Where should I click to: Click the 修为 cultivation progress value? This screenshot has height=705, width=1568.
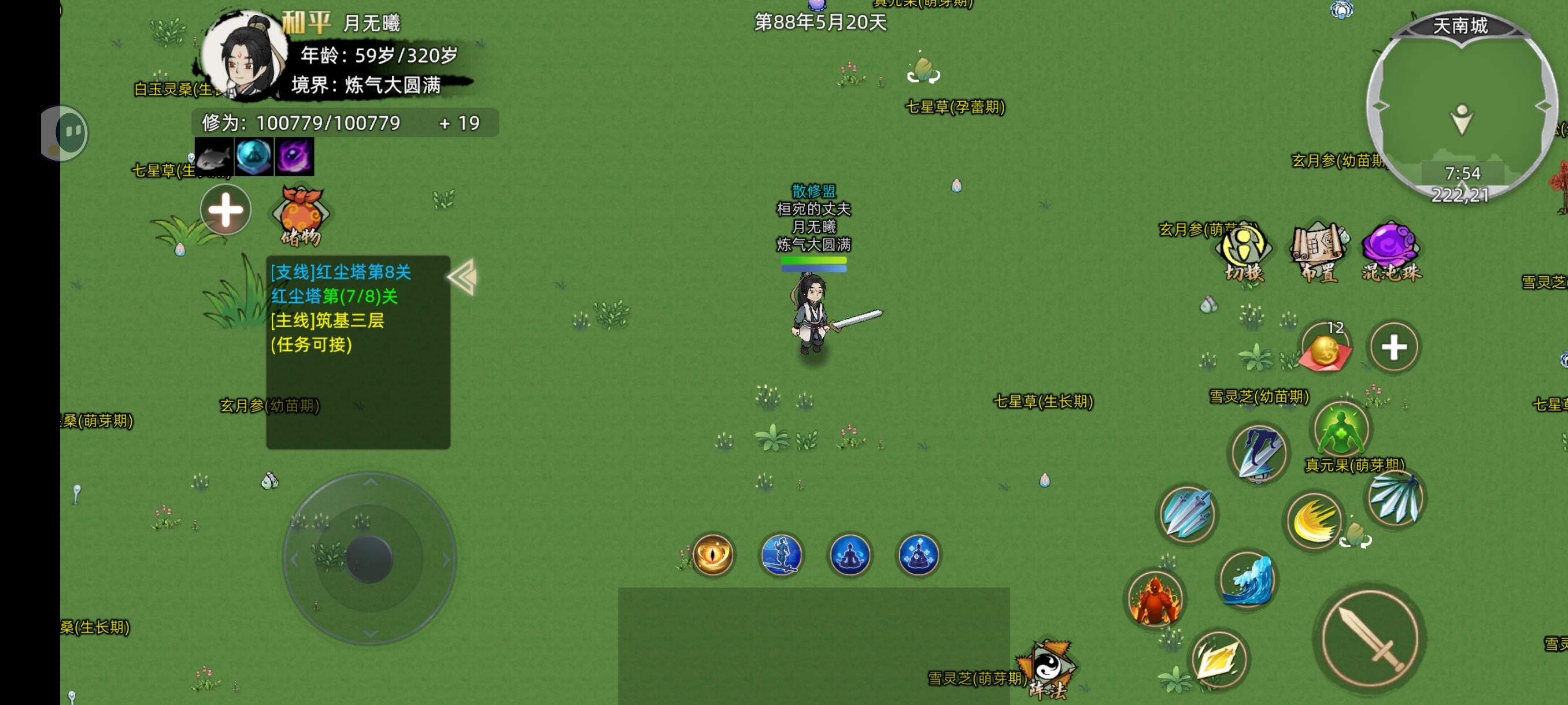click(326, 123)
